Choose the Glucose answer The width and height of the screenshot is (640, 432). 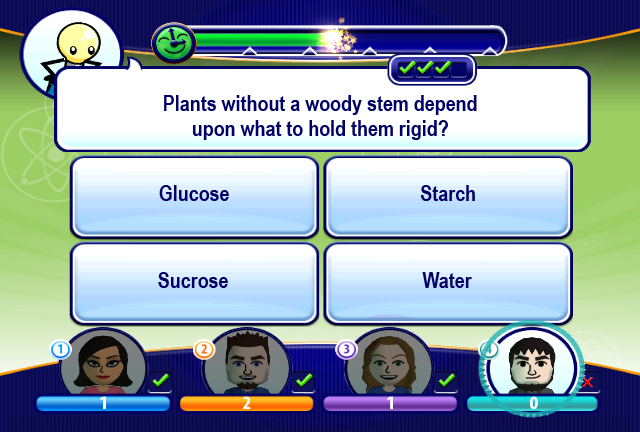click(x=194, y=194)
